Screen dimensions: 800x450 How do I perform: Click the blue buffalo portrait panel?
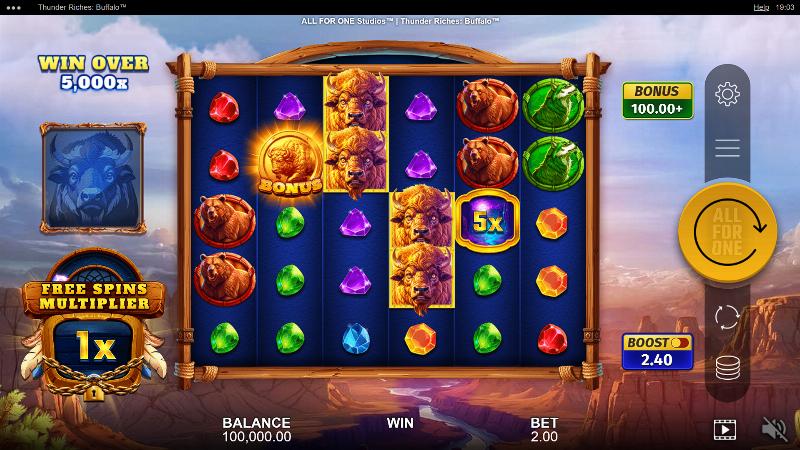tap(93, 177)
